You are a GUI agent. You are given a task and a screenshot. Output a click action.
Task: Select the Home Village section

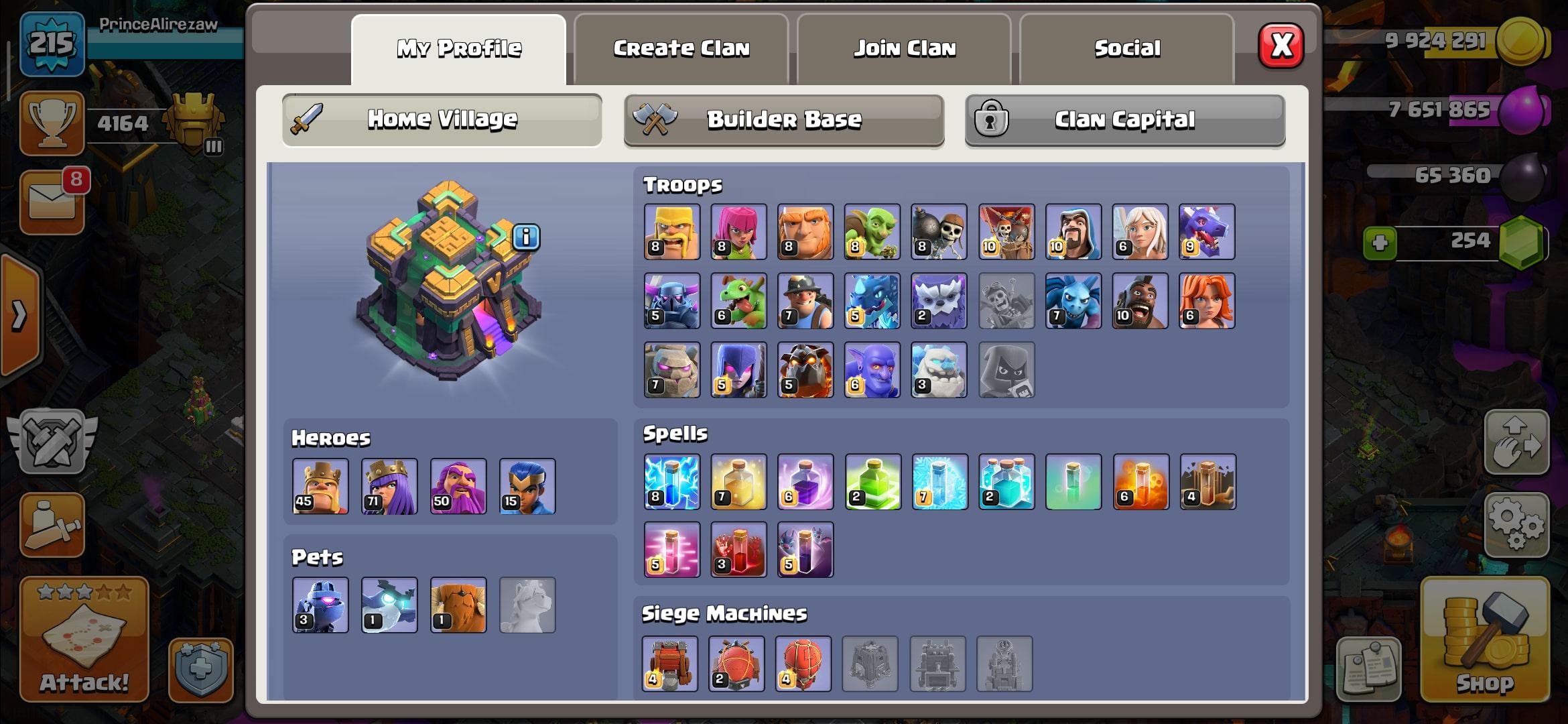pos(442,120)
